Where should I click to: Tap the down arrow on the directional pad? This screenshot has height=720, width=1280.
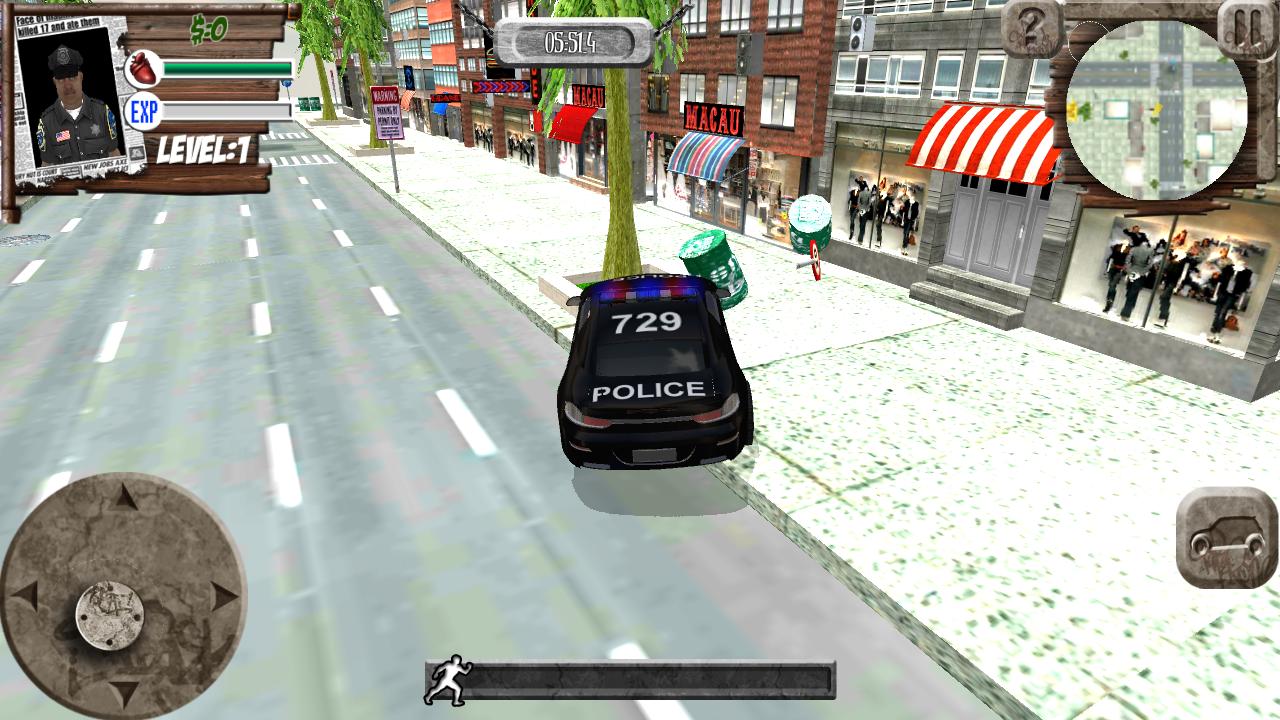[123, 690]
